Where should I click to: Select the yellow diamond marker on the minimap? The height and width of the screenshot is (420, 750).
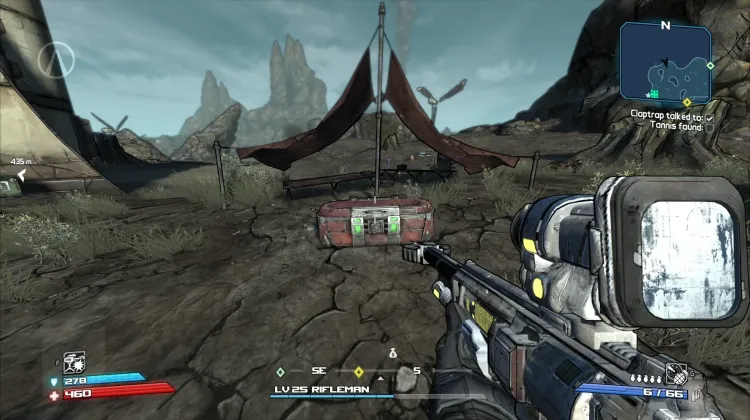[x=687, y=102]
